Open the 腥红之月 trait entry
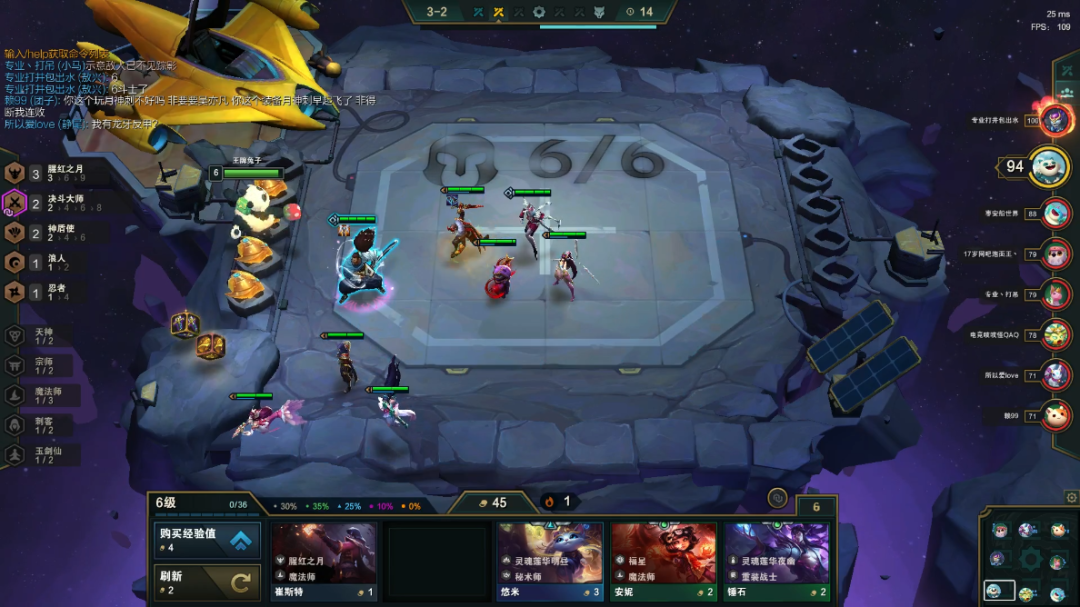The width and height of the screenshot is (1080, 607). pos(60,174)
